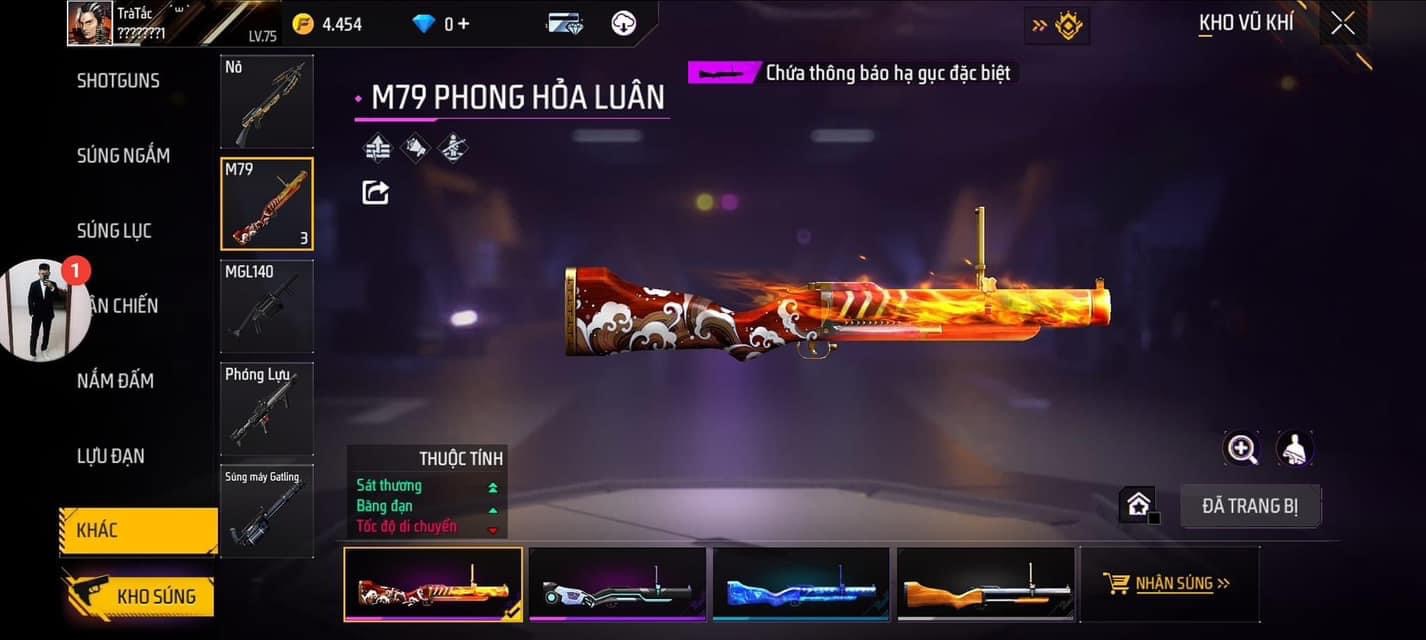
Task: Preview the skin on character icon
Action: tap(1295, 449)
